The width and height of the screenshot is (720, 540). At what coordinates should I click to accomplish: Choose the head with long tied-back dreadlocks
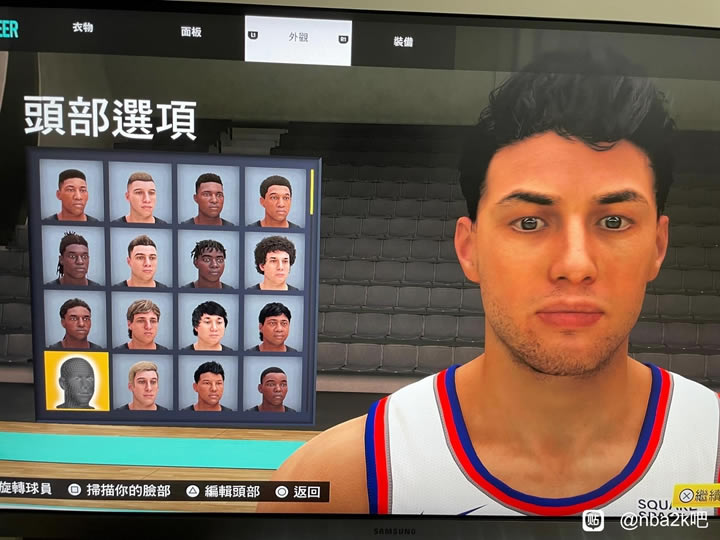pos(73,256)
